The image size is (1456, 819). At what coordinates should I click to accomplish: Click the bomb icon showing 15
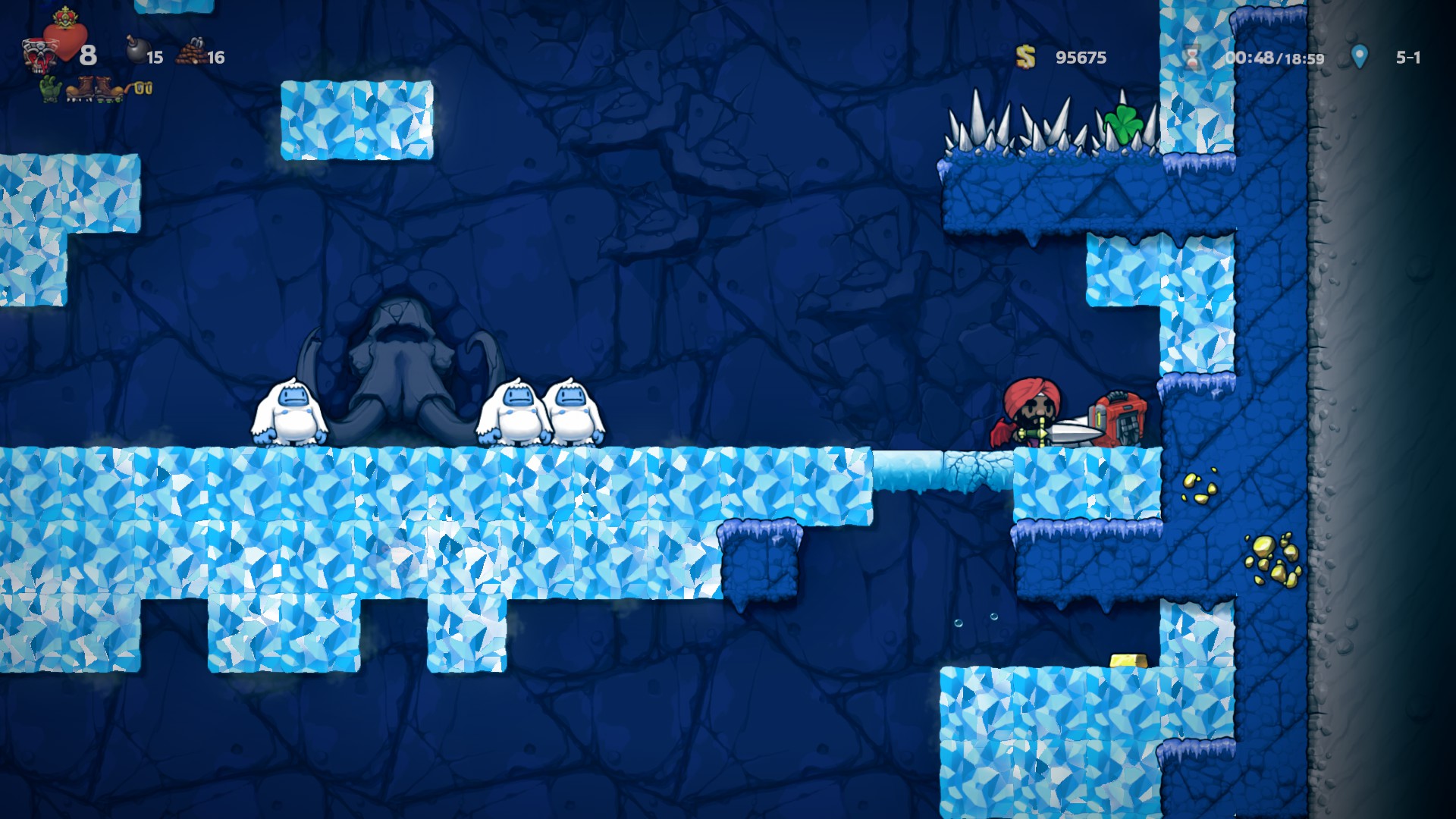tap(137, 52)
